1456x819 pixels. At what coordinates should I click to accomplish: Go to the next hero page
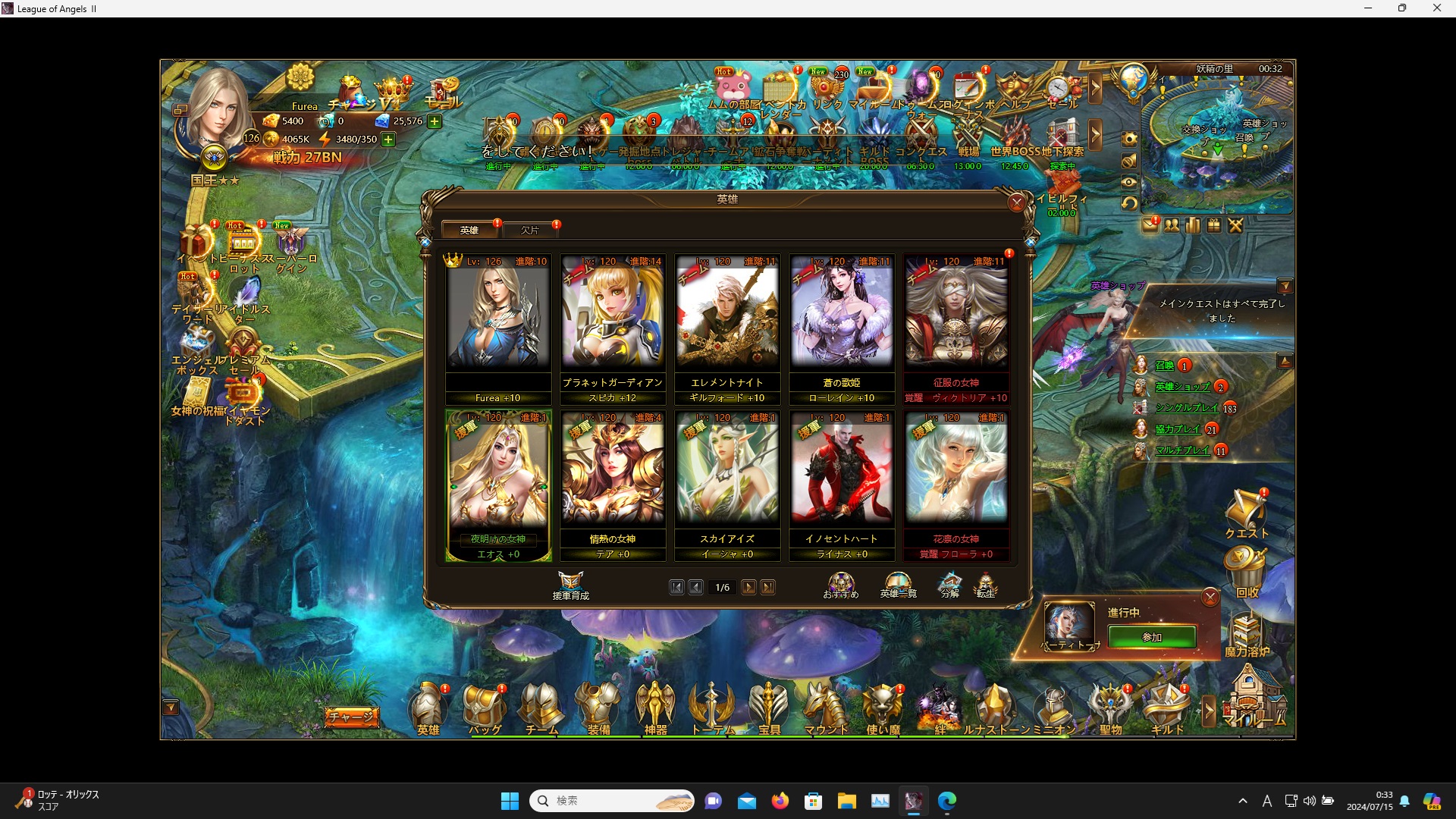click(748, 587)
